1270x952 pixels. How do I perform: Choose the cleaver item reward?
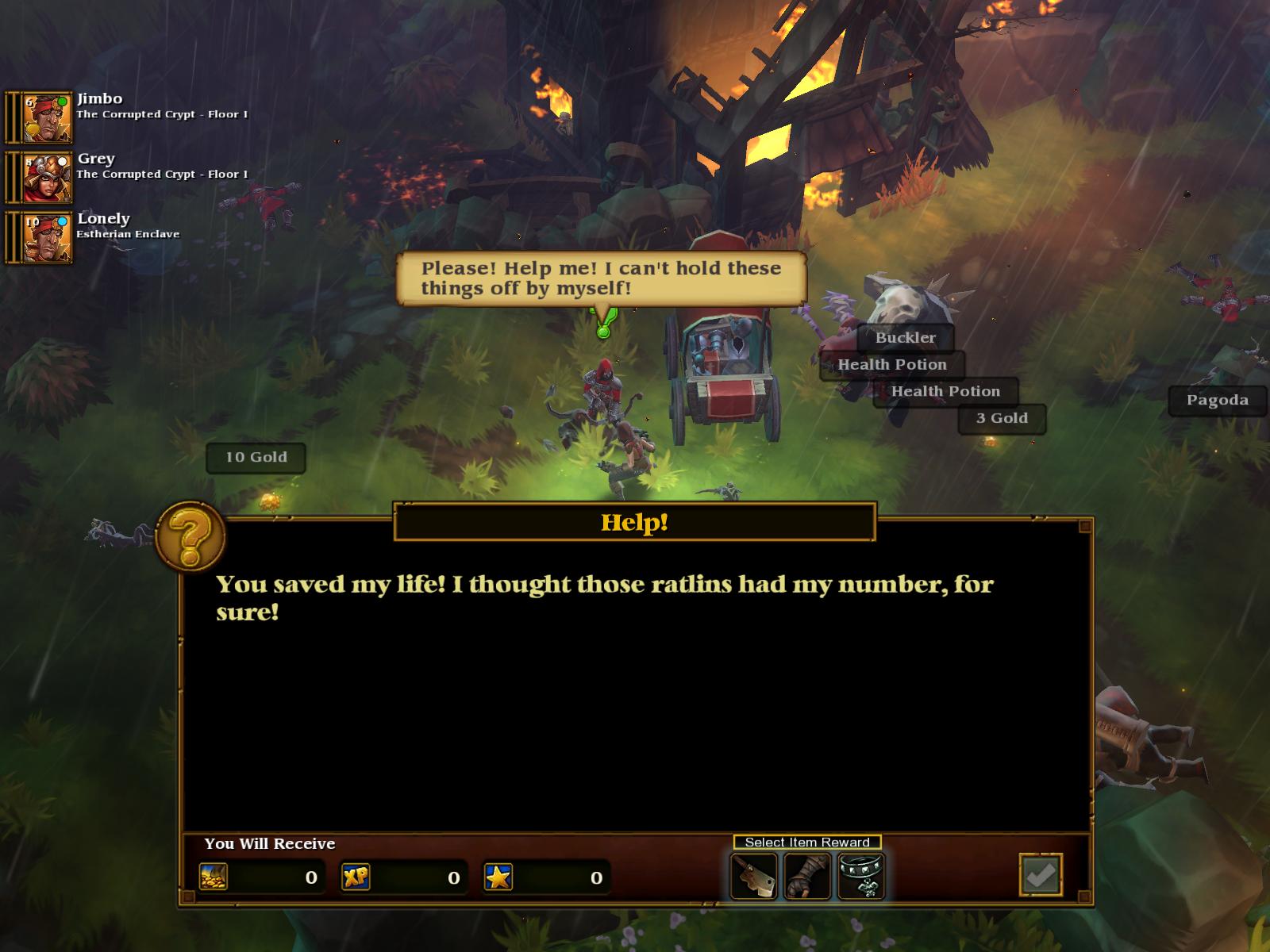753,876
